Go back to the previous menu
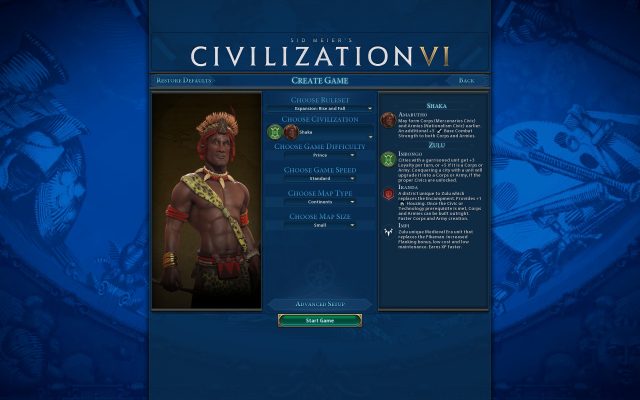 [x=466, y=80]
